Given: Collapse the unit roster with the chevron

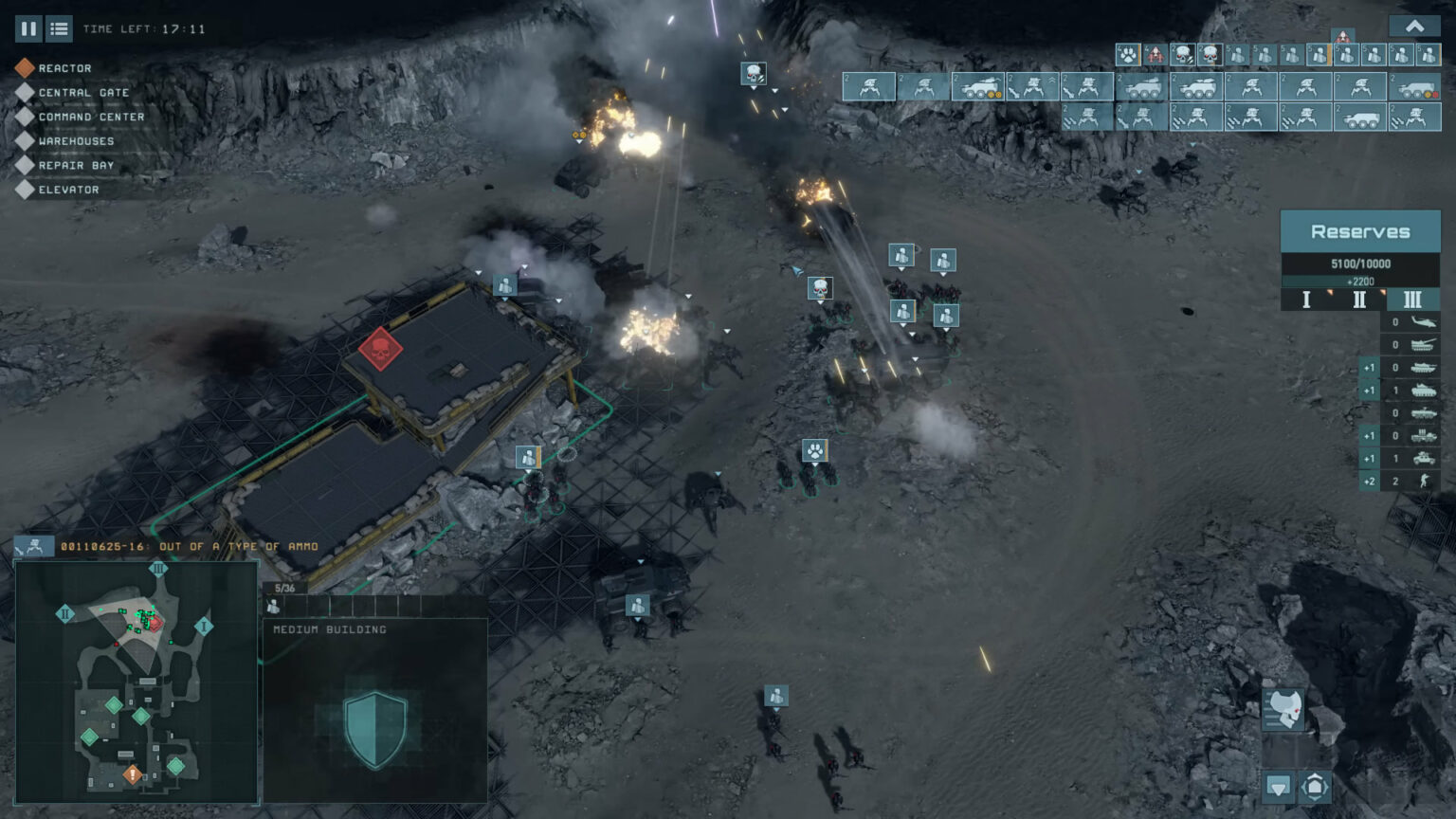Looking at the screenshot, I should point(1415,25).
